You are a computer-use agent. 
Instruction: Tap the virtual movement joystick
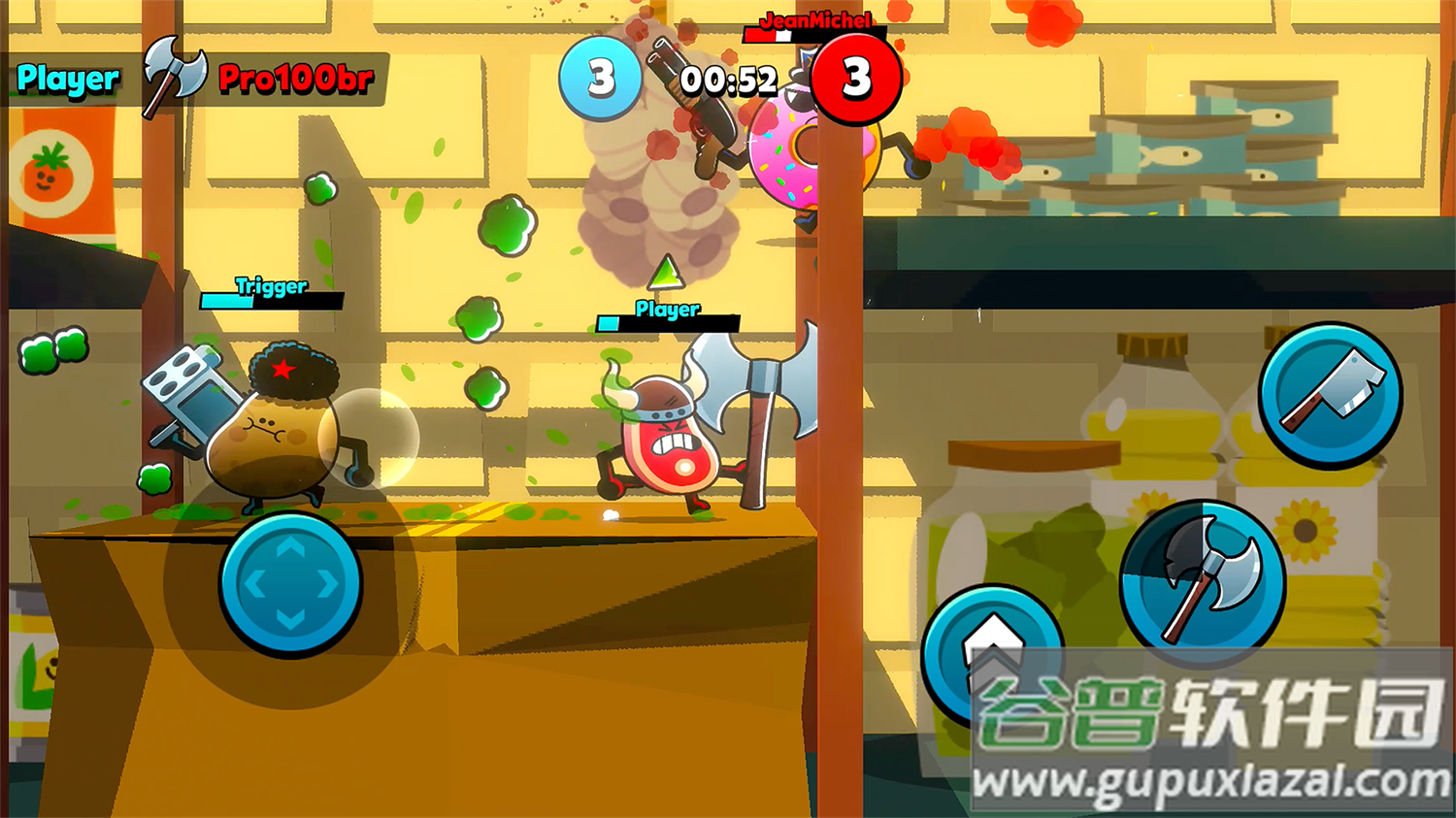(x=290, y=584)
